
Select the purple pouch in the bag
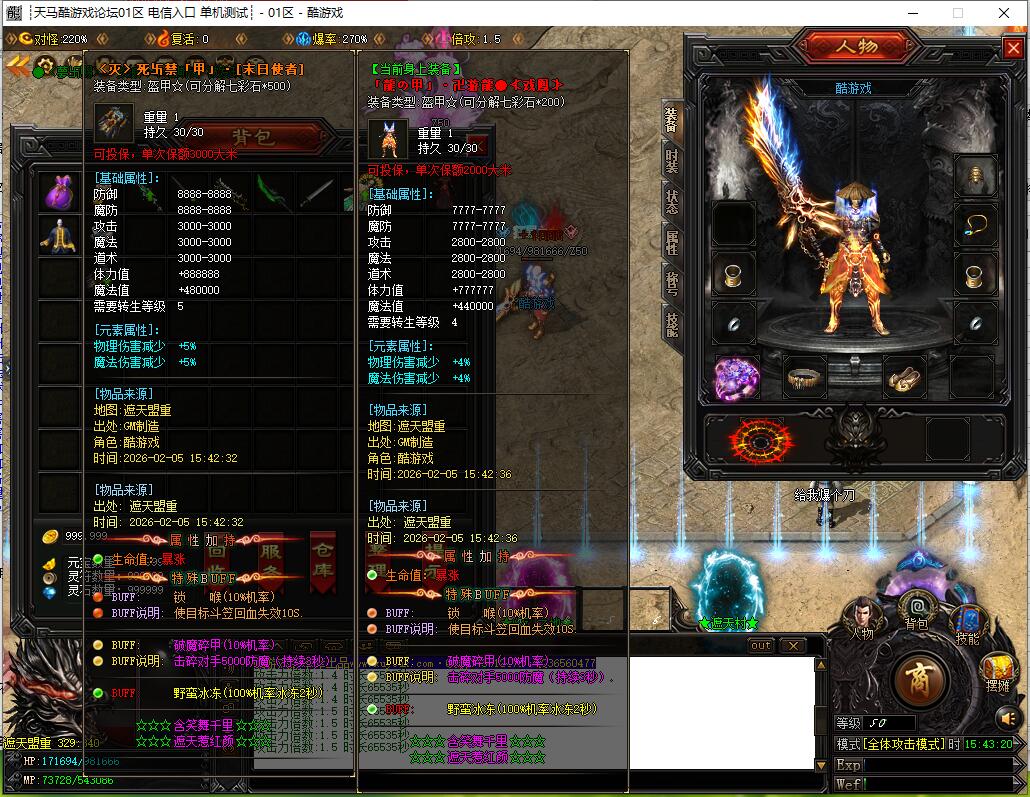point(59,192)
